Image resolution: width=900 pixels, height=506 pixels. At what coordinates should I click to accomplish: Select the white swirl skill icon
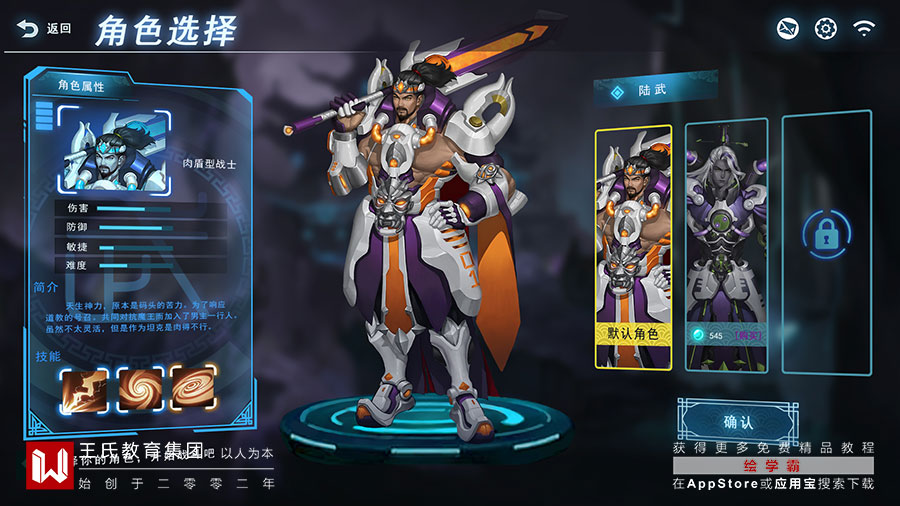point(139,387)
